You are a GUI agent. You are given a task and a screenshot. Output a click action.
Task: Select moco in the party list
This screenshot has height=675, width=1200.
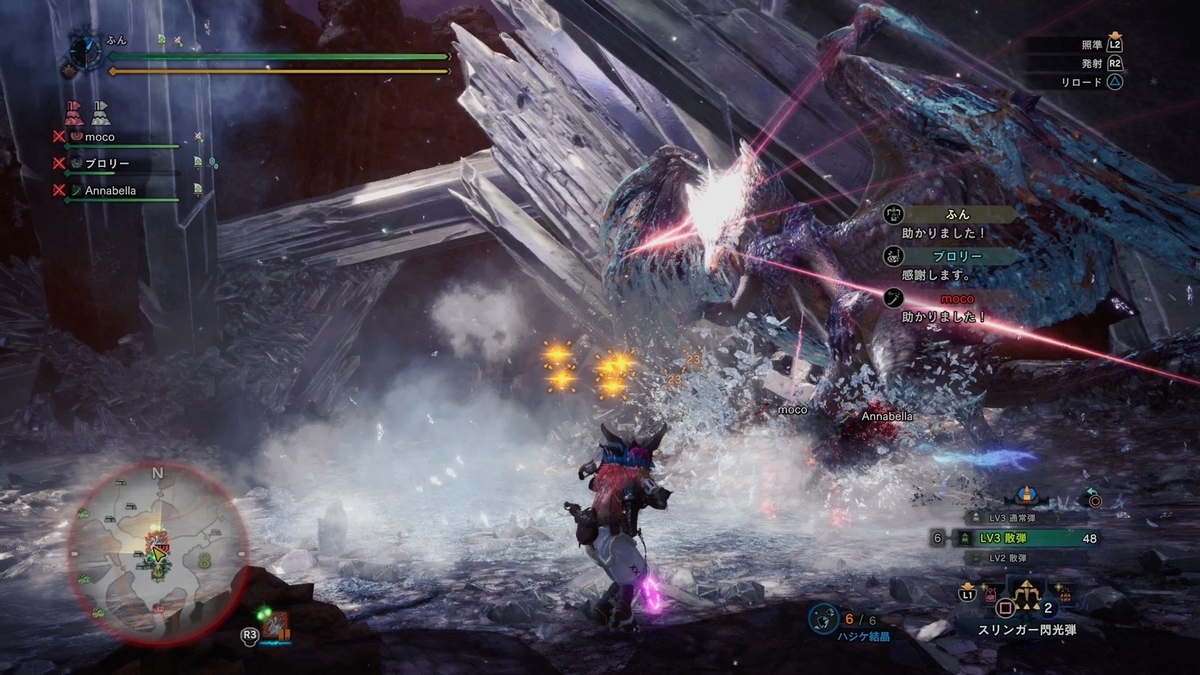click(99, 137)
